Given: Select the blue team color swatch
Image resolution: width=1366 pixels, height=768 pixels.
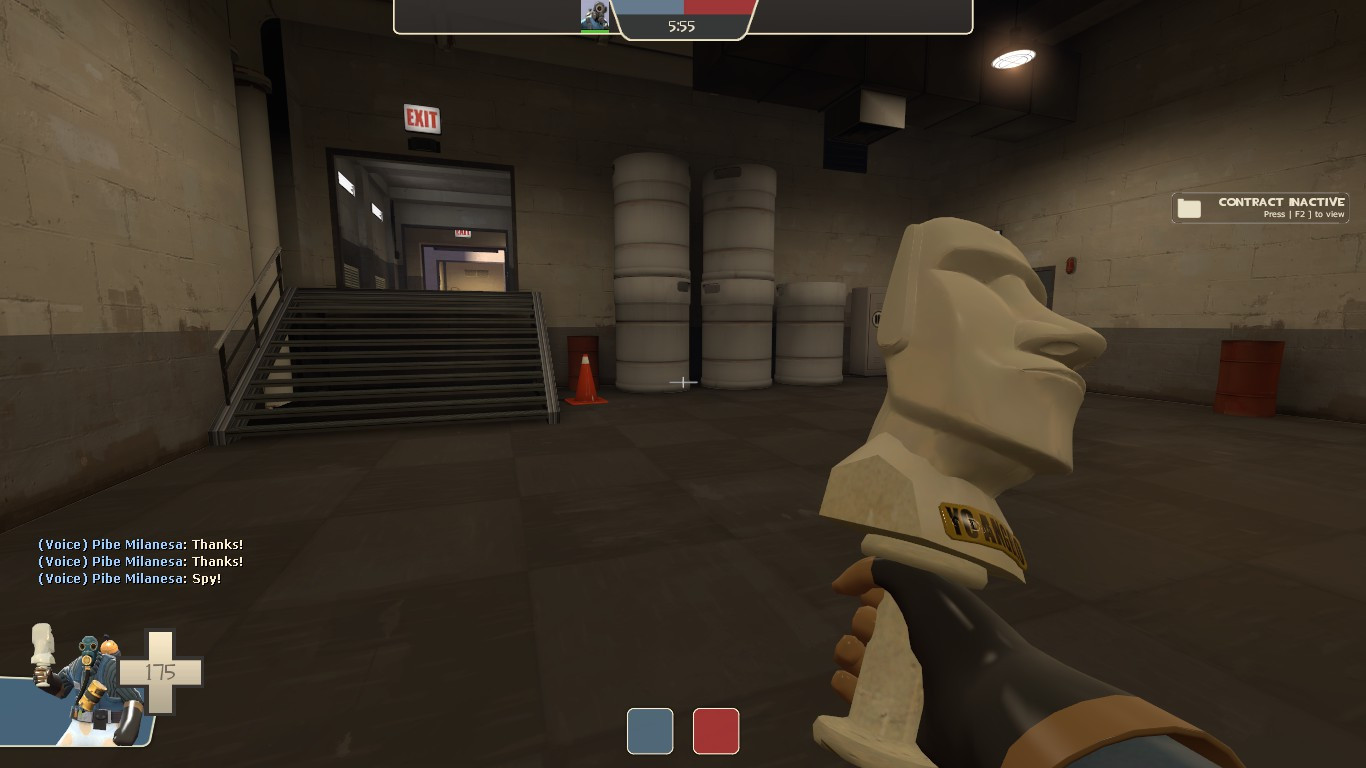Looking at the screenshot, I should (650, 731).
